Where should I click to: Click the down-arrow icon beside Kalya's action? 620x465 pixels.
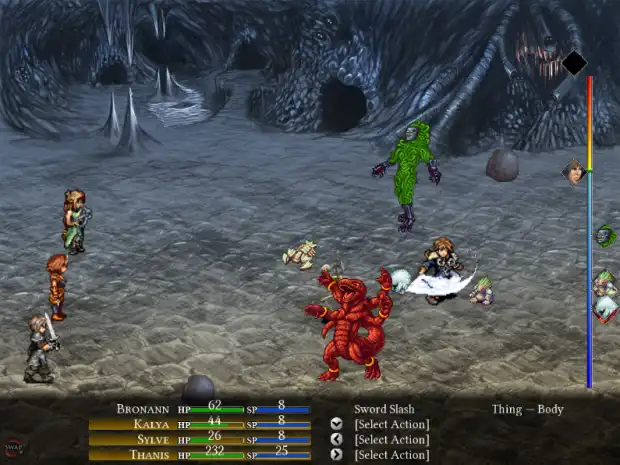pos(336,424)
